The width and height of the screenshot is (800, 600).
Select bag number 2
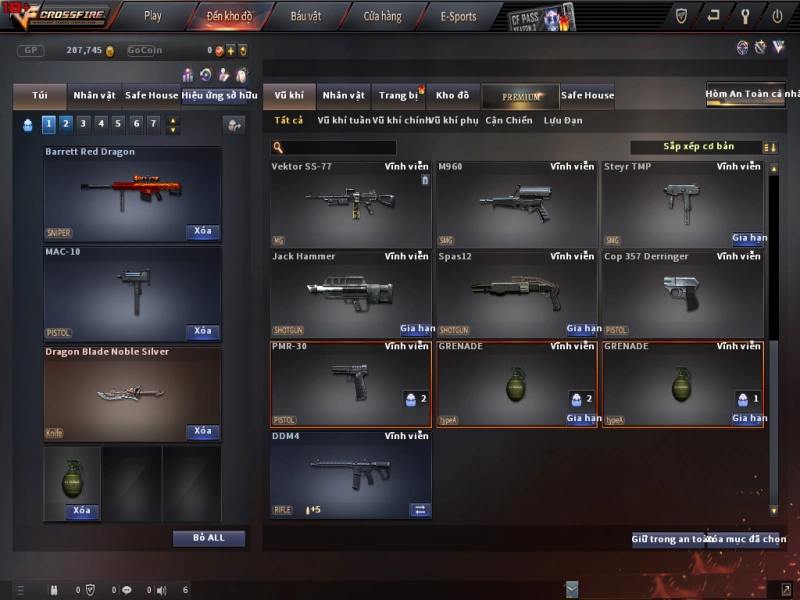point(66,124)
